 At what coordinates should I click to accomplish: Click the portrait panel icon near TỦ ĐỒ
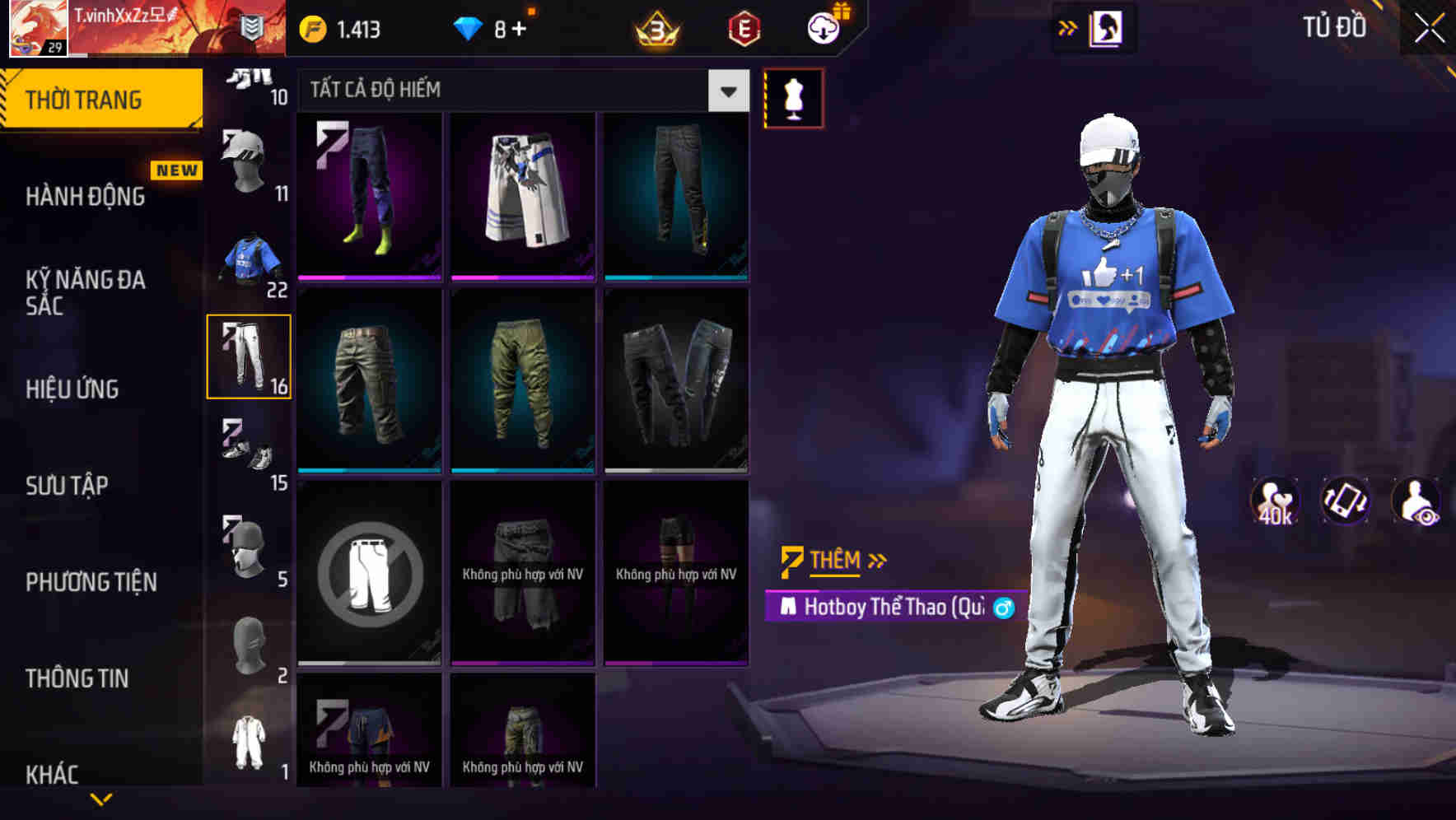(1108, 27)
